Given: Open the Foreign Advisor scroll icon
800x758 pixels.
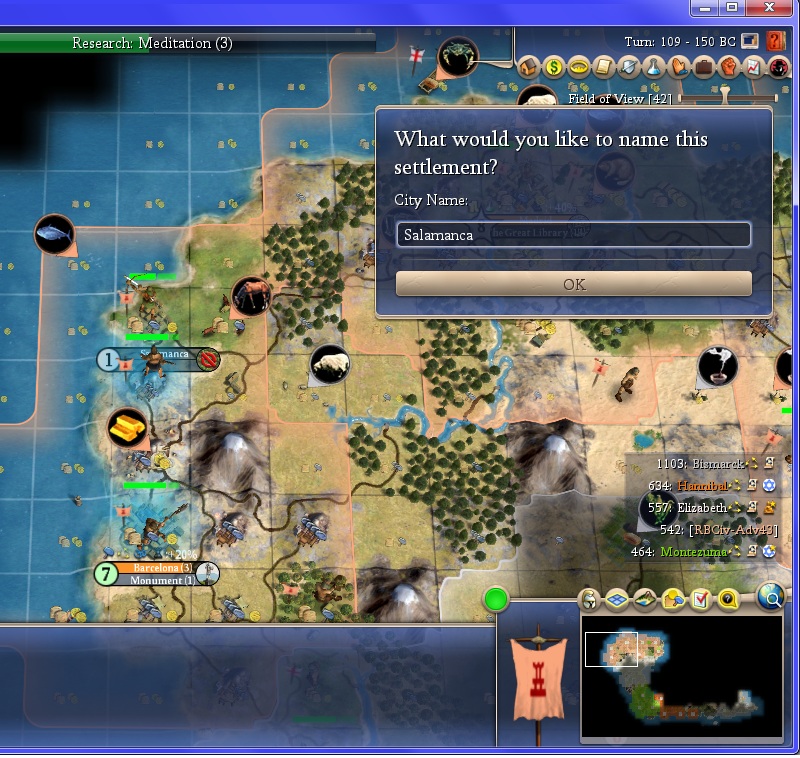Looking at the screenshot, I should pos(603,68).
